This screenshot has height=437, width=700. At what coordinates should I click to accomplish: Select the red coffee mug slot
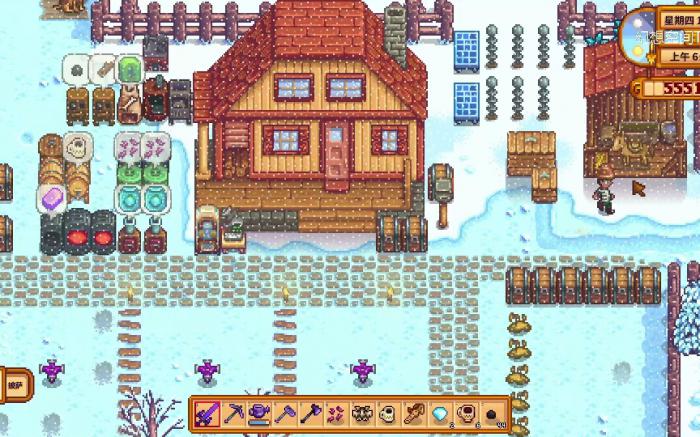[464, 414]
